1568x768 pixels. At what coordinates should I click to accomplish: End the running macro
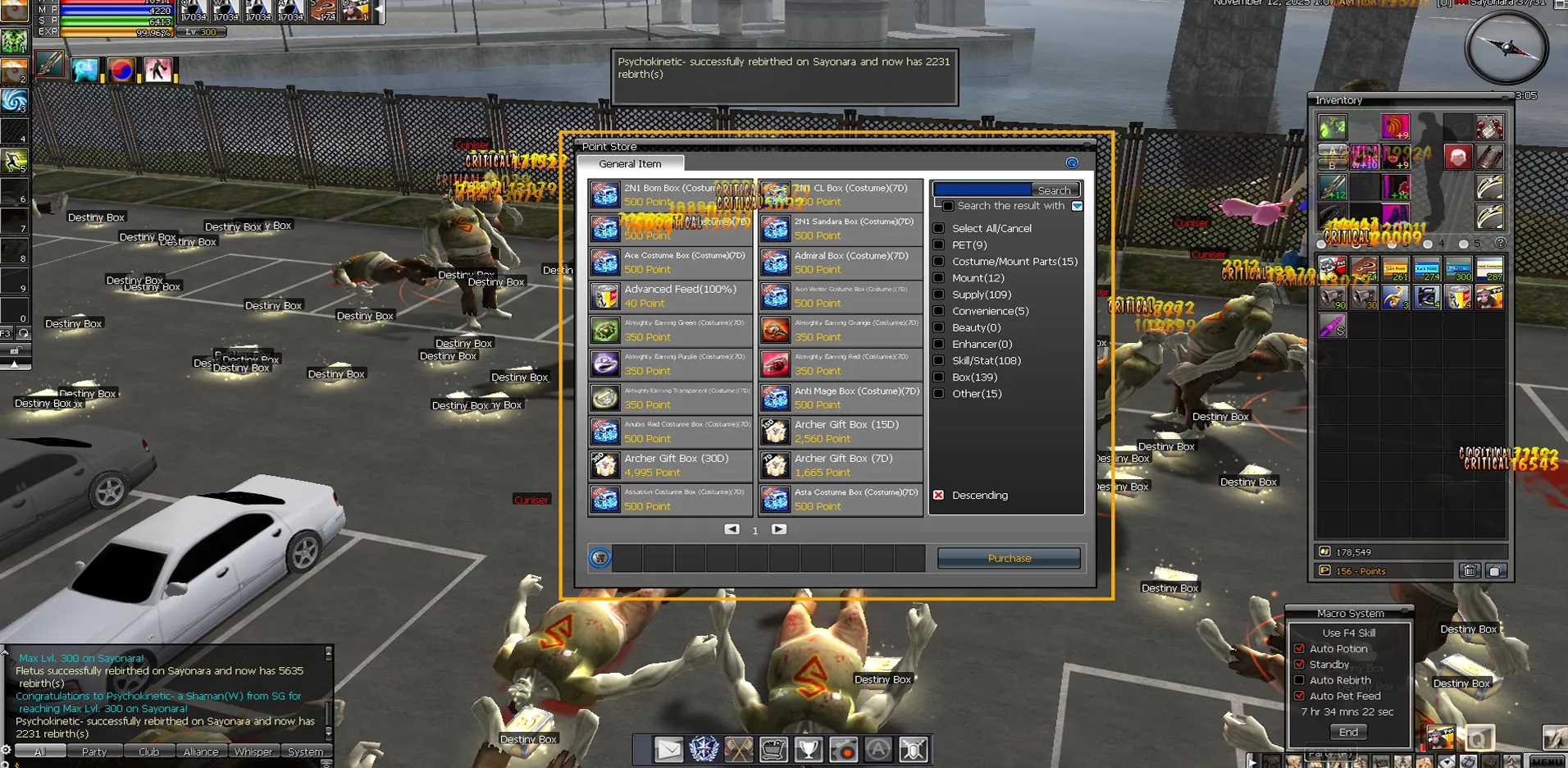click(1348, 732)
